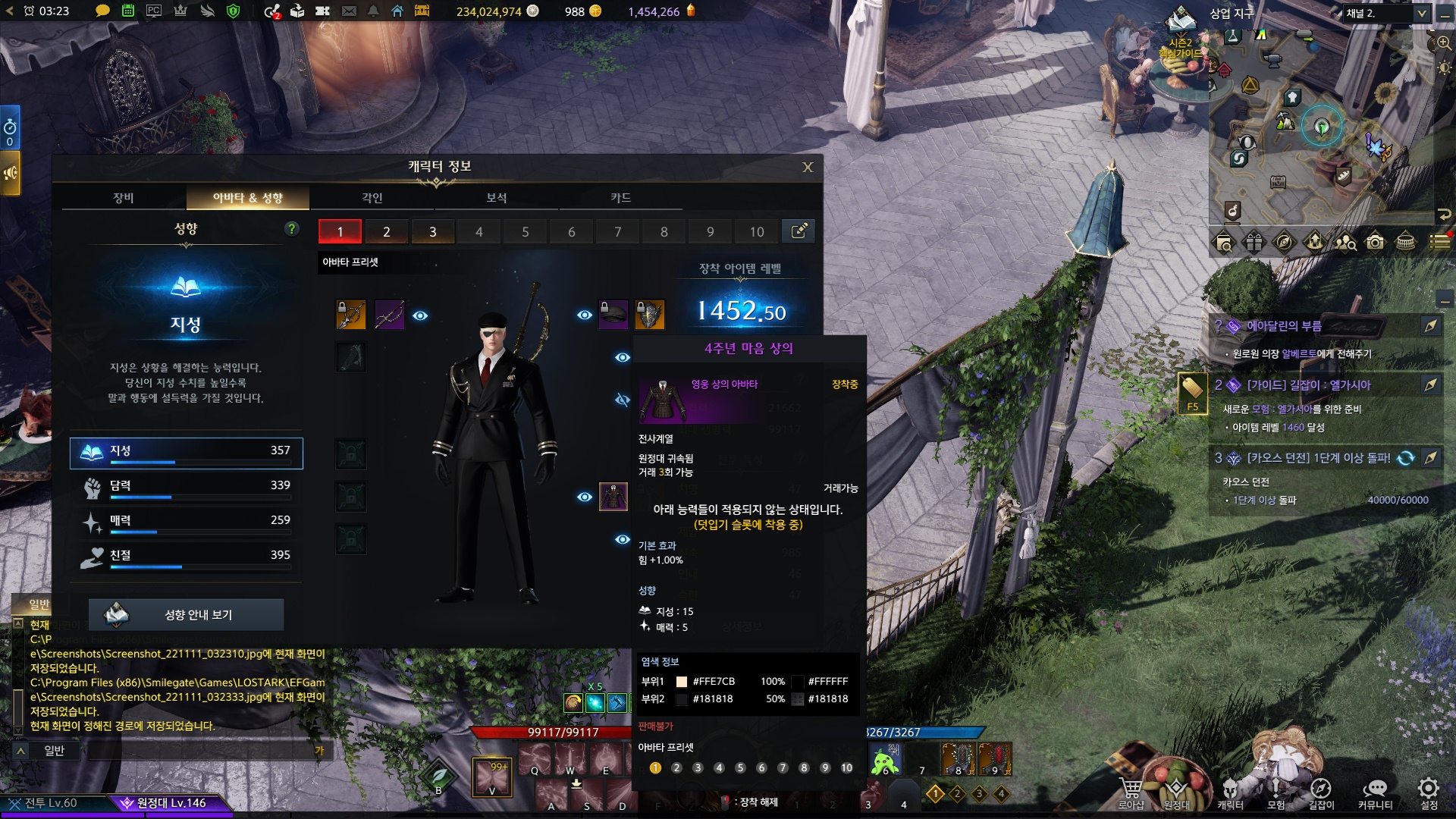Click the green help question mark
The image size is (1456, 819).
(x=292, y=229)
